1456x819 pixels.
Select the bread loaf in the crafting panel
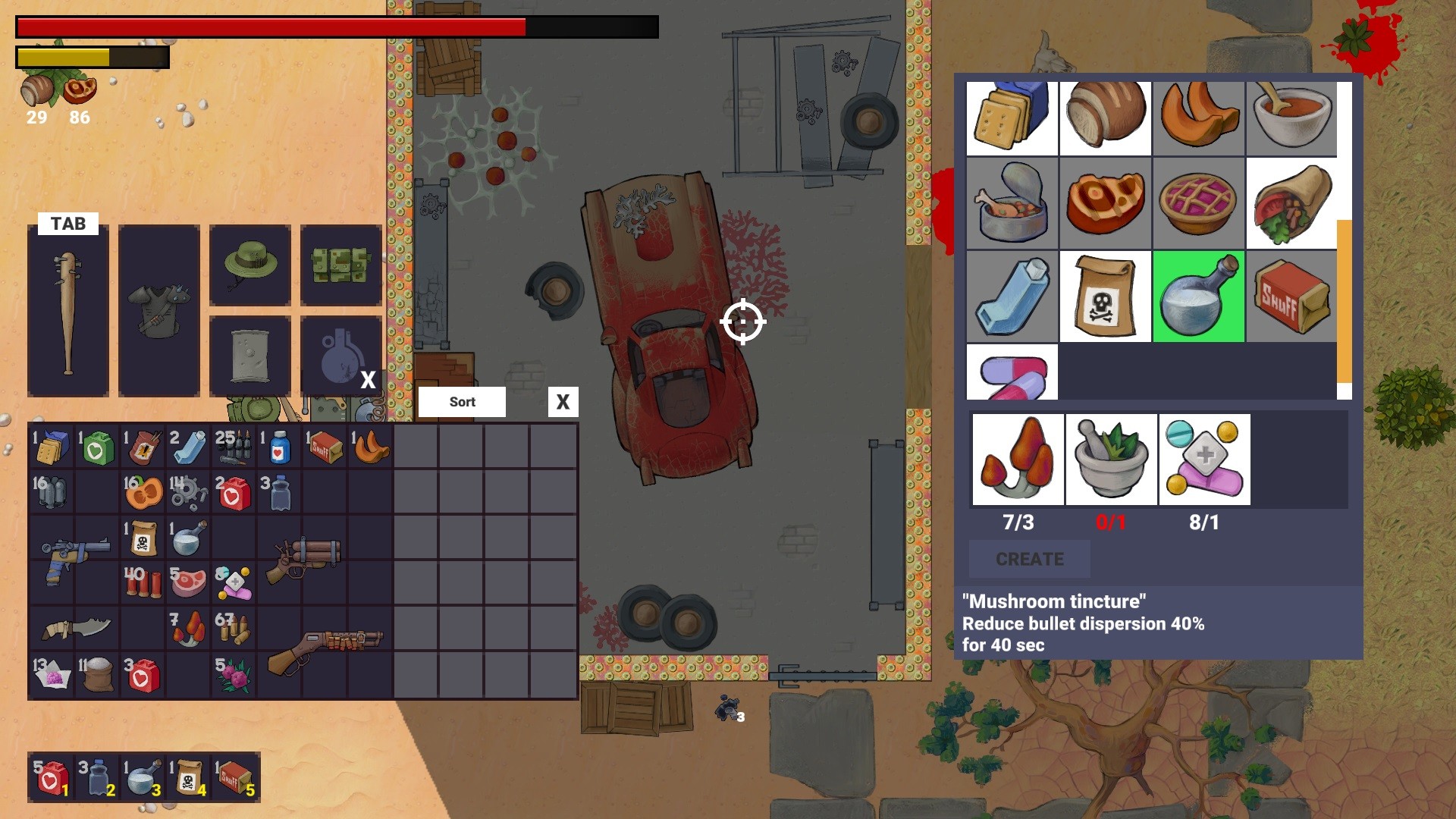point(1106,118)
